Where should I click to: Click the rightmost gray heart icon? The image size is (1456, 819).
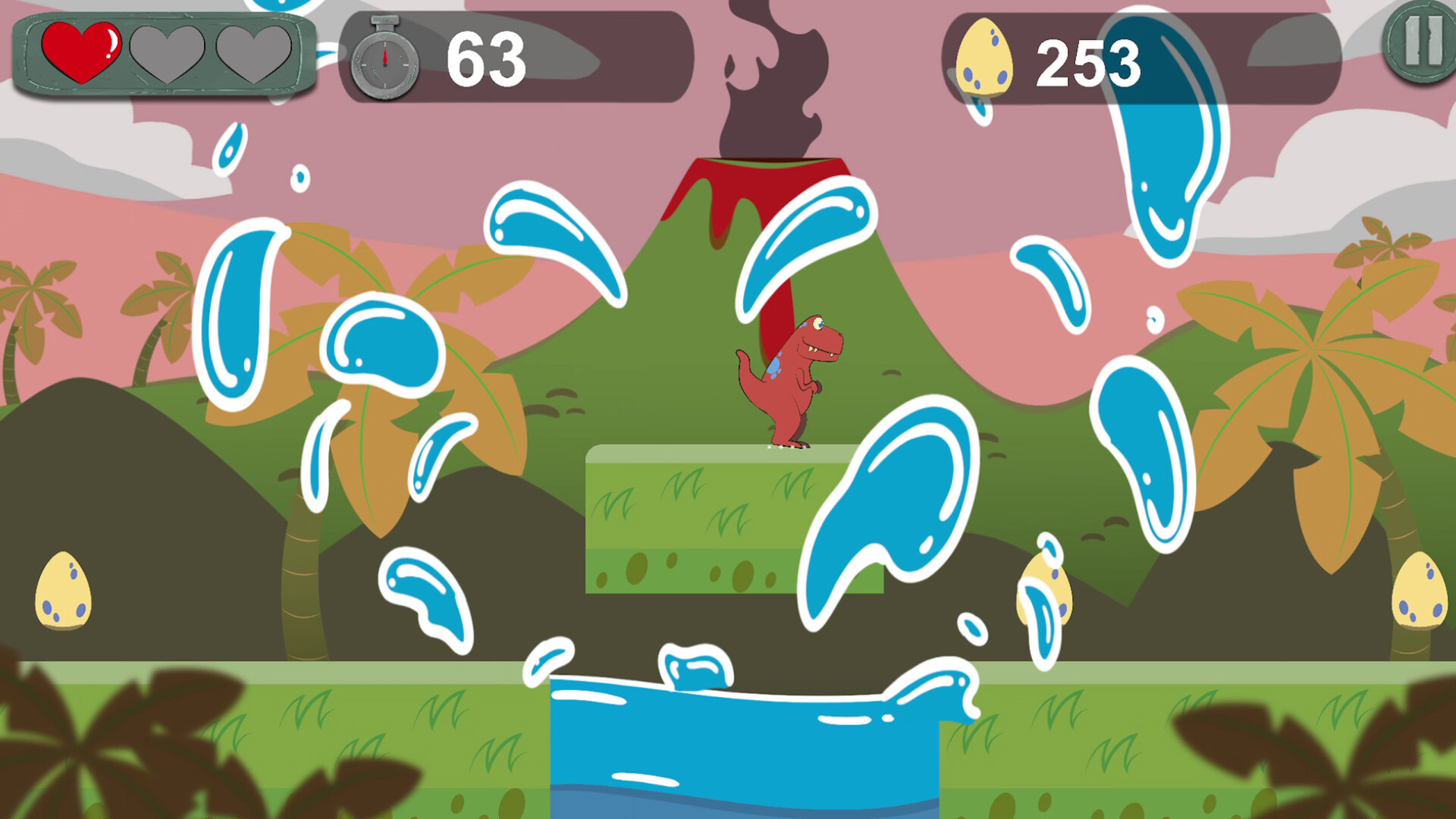coord(246,53)
